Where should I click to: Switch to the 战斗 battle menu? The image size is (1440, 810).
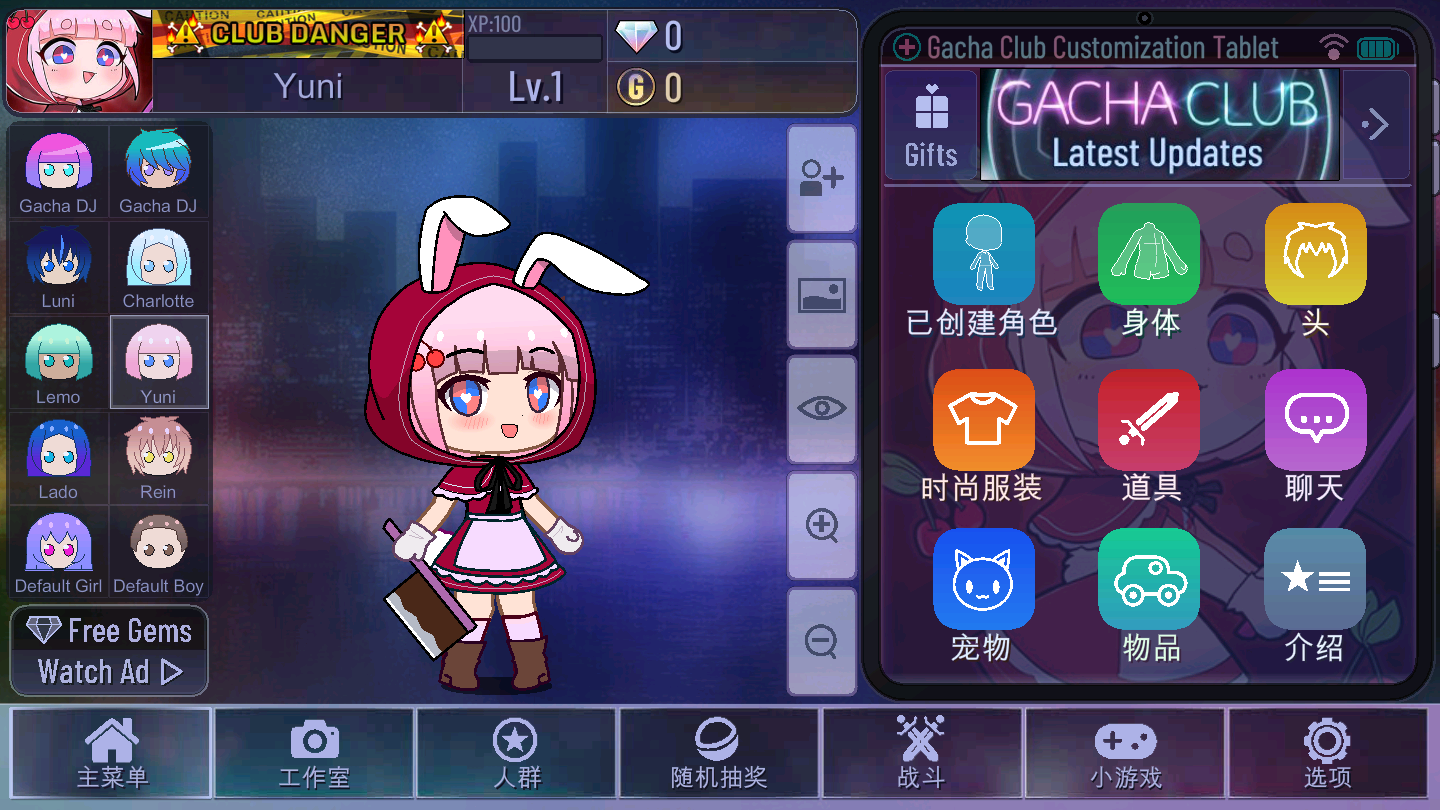(x=920, y=753)
